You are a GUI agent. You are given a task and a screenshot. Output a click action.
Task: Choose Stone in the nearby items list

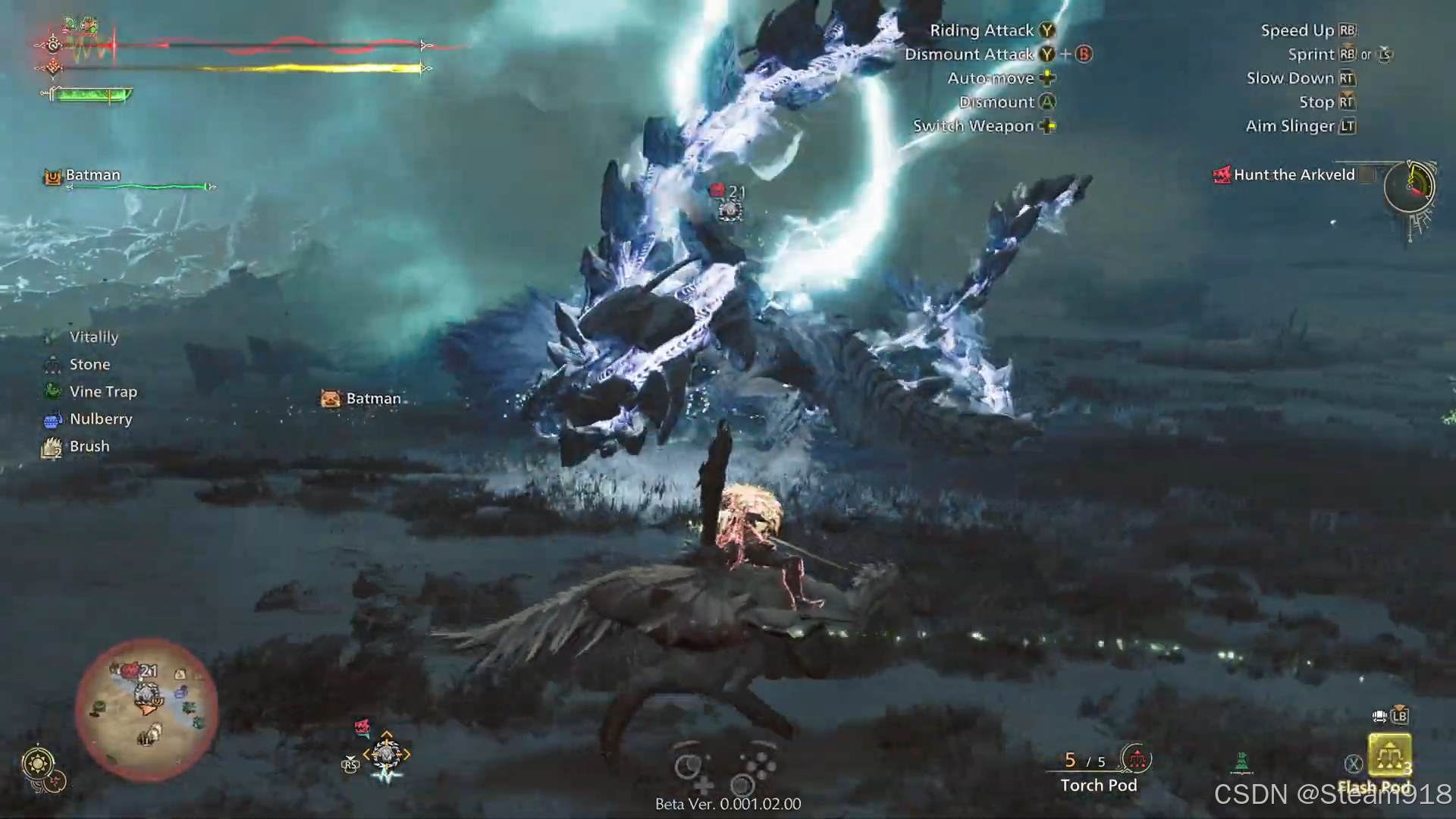click(89, 365)
